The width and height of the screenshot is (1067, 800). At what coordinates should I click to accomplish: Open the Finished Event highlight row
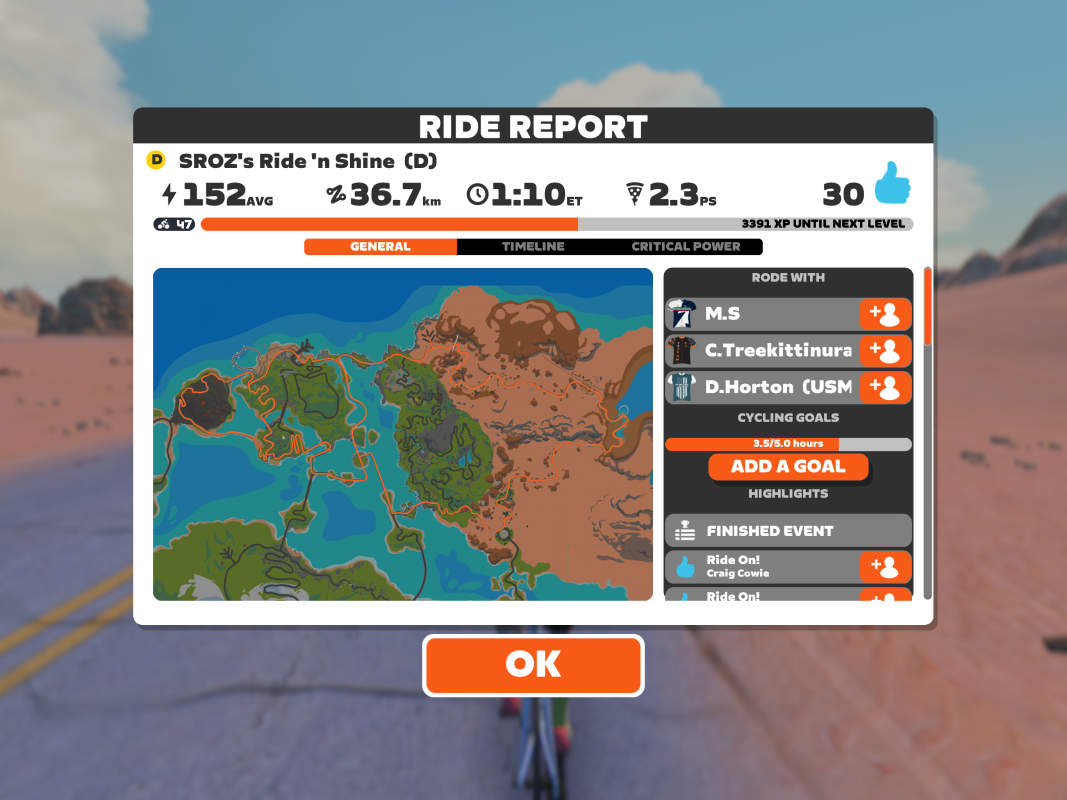point(788,531)
